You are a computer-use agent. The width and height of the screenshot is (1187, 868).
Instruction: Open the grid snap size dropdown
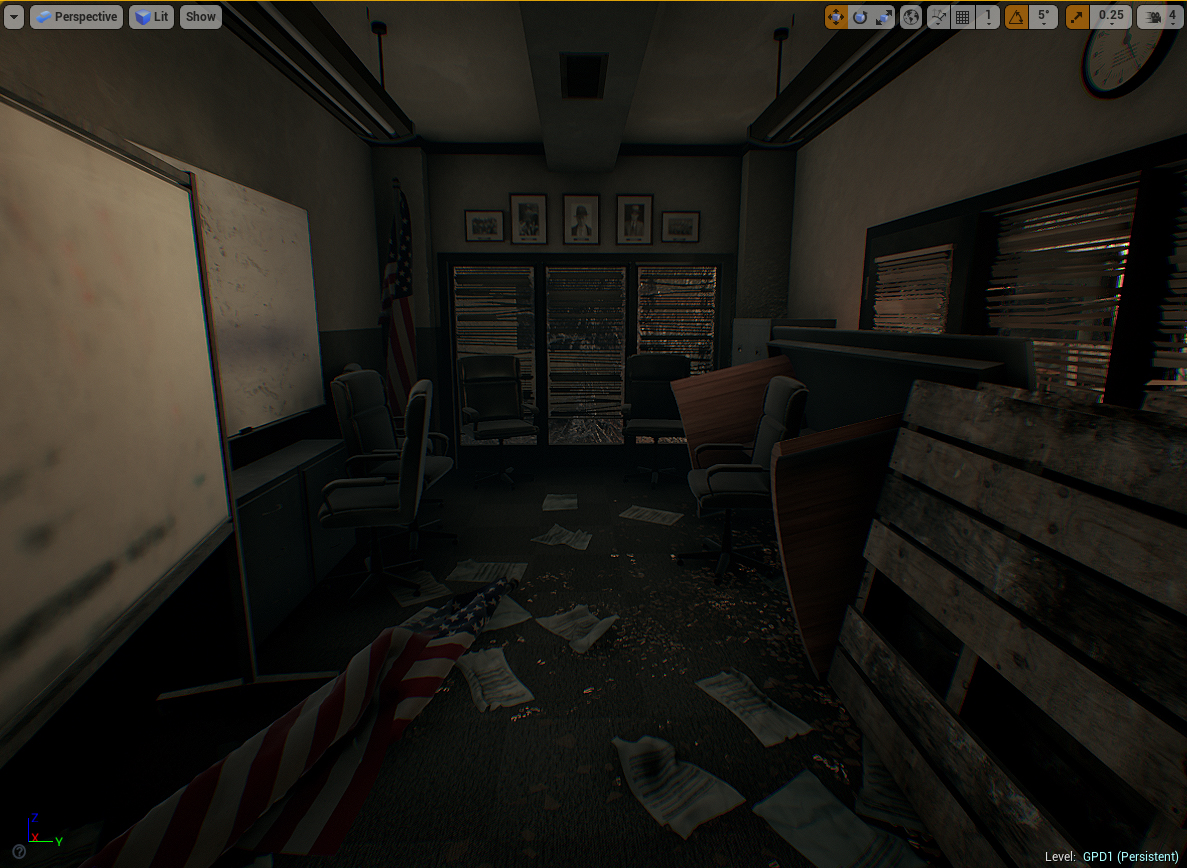[988, 17]
